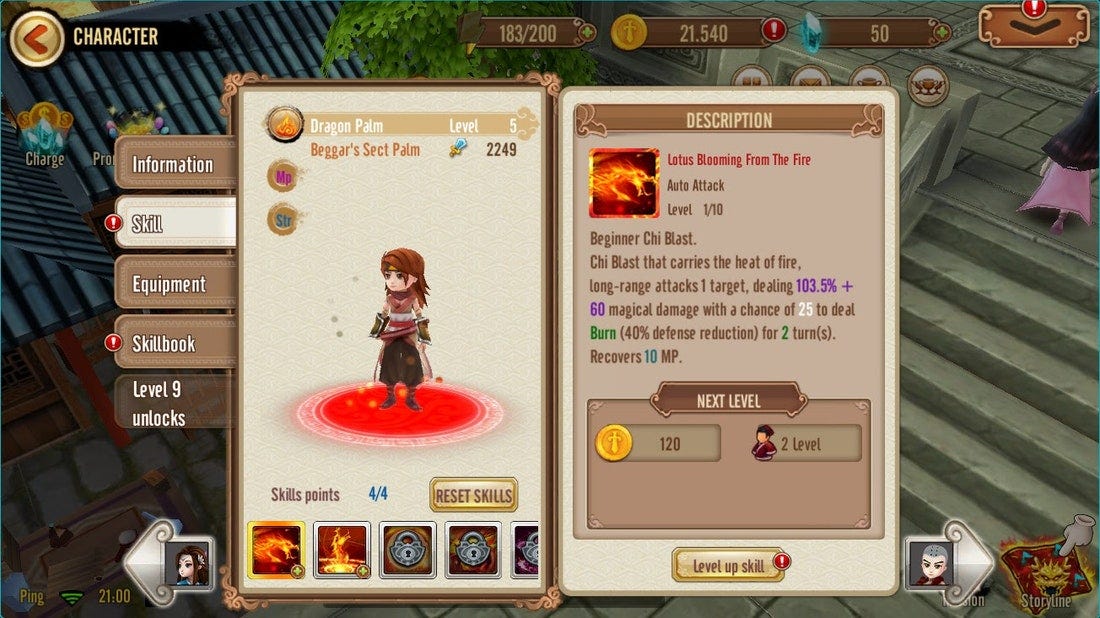Go back from the Character screen
This screenshot has height=618, width=1100.
coord(36,39)
